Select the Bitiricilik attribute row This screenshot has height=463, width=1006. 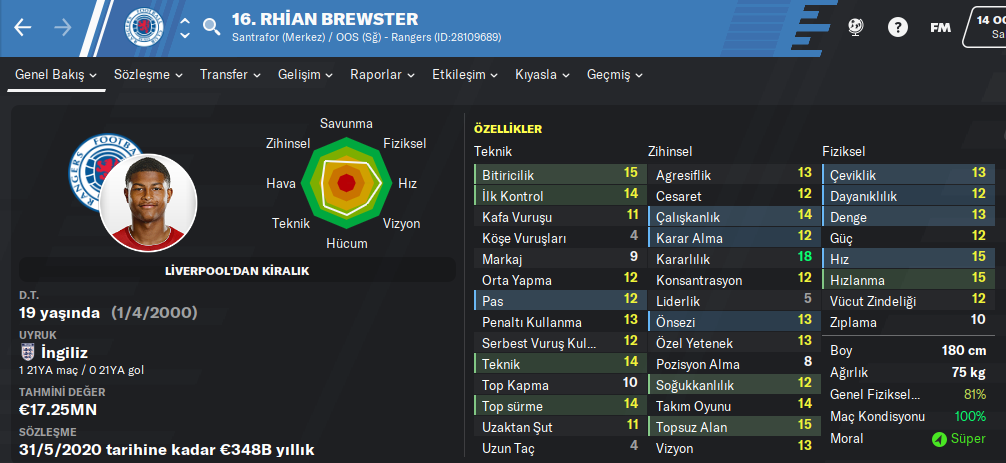point(557,174)
